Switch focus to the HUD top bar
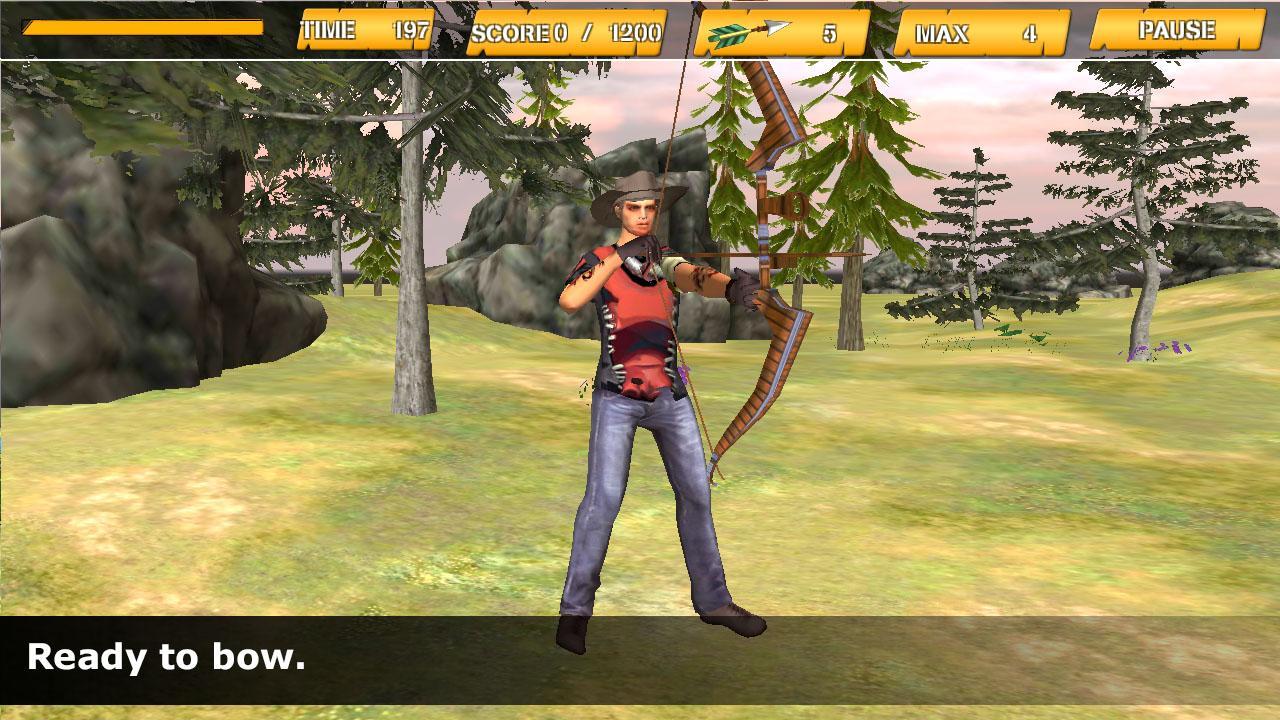The height and width of the screenshot is (720, 1280). 640,30
